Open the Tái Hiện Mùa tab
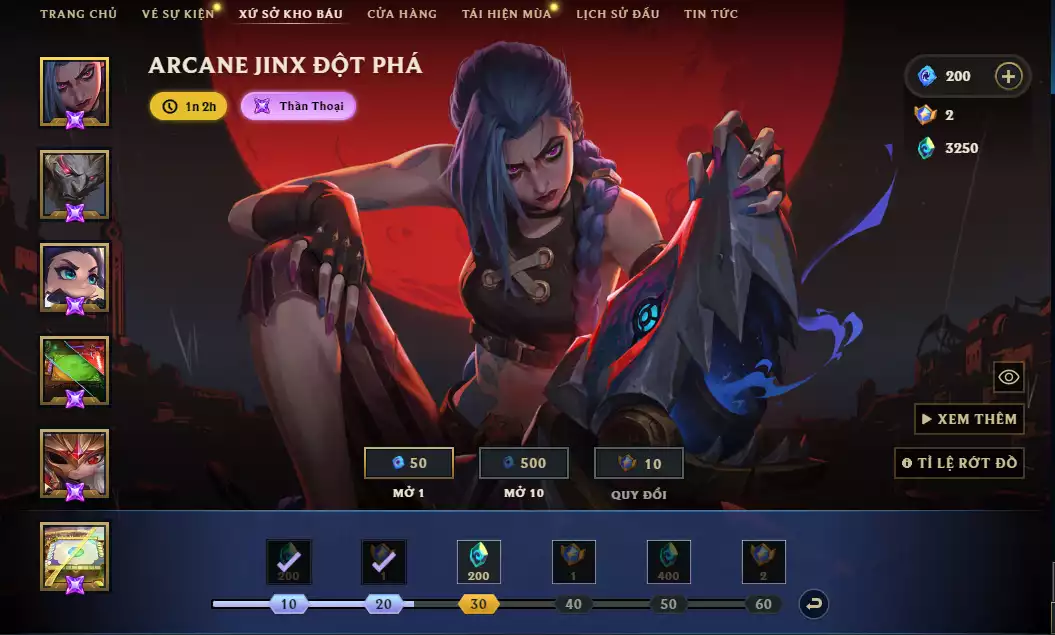Screen dimensions: 1055x635 [506, 14]
